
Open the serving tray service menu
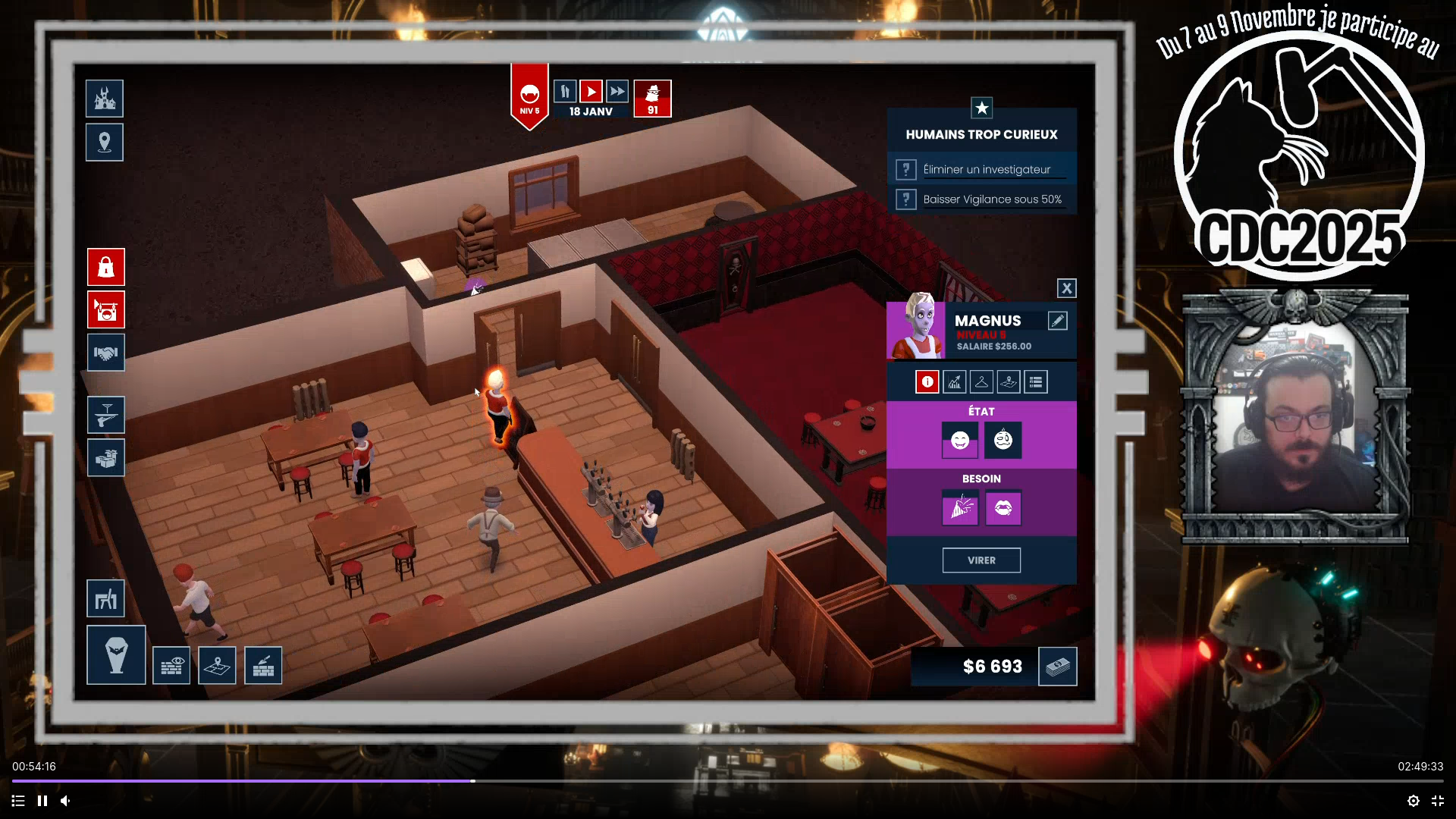(105, 415)
